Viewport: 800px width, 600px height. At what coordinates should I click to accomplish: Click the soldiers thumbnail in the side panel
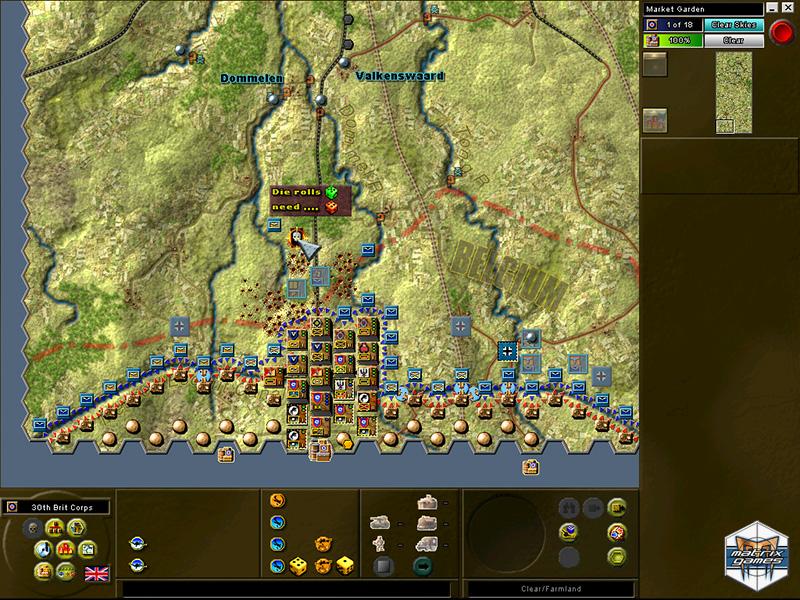[x=655, y=119]
